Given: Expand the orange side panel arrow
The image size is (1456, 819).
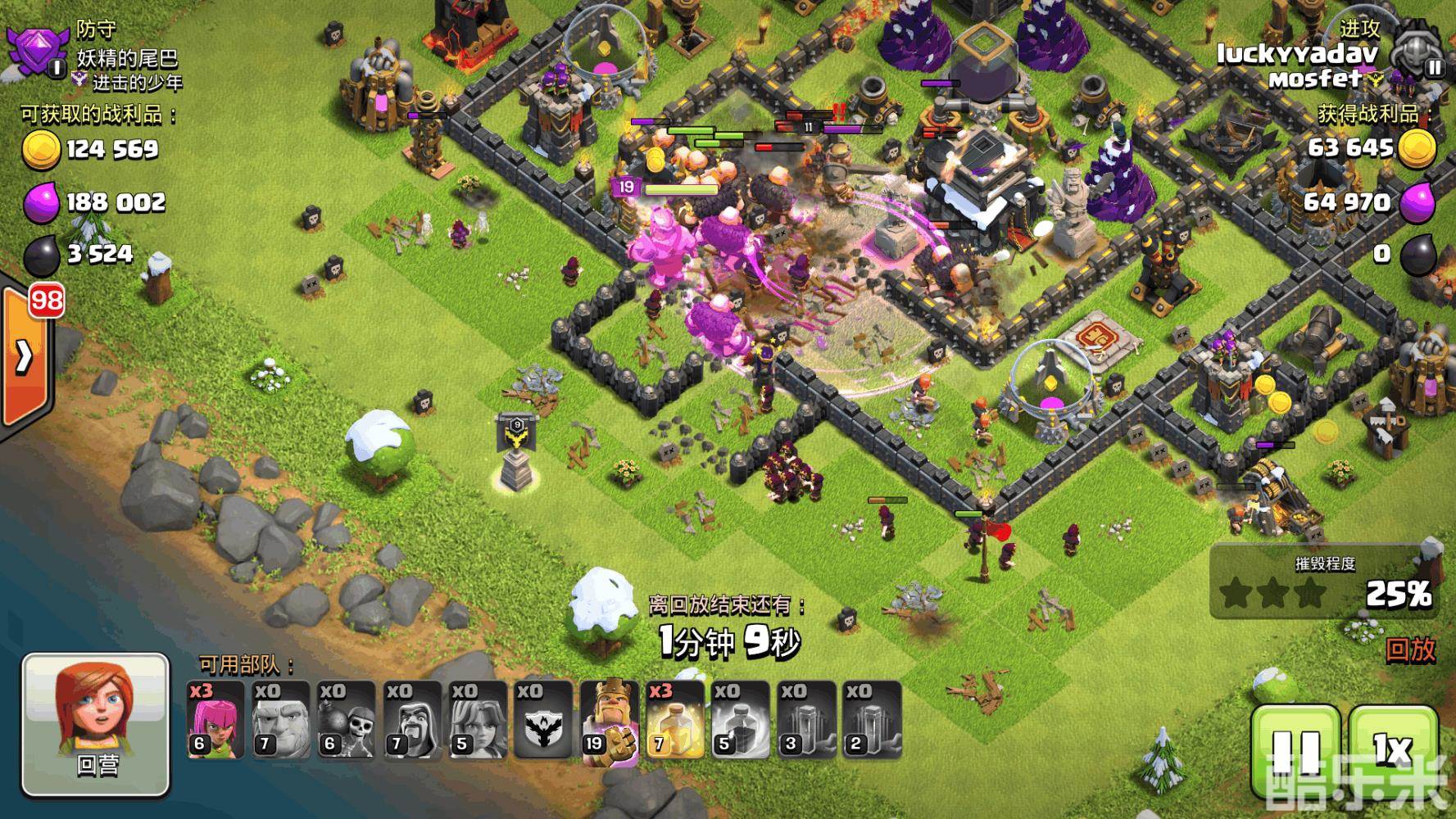Looking at the screenshot, I should click(25, 356).
